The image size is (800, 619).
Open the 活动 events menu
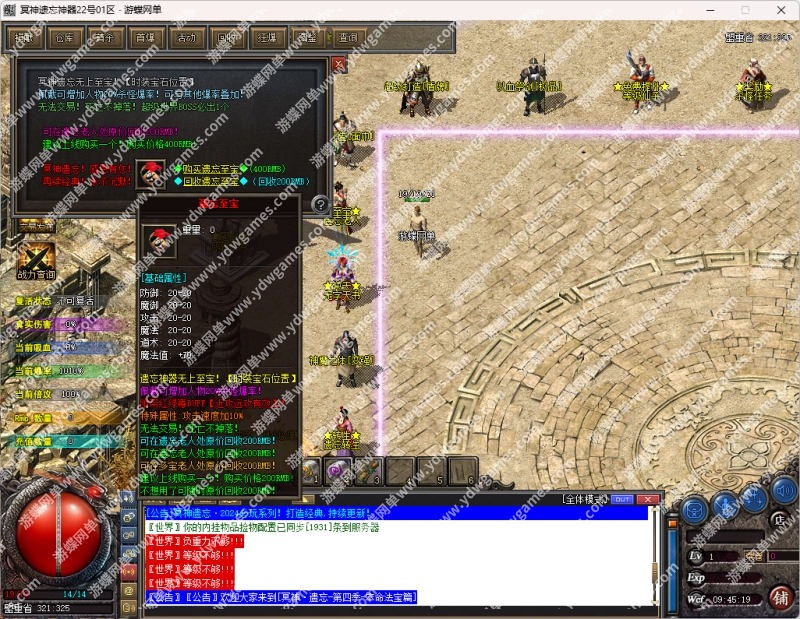(185, 38)
